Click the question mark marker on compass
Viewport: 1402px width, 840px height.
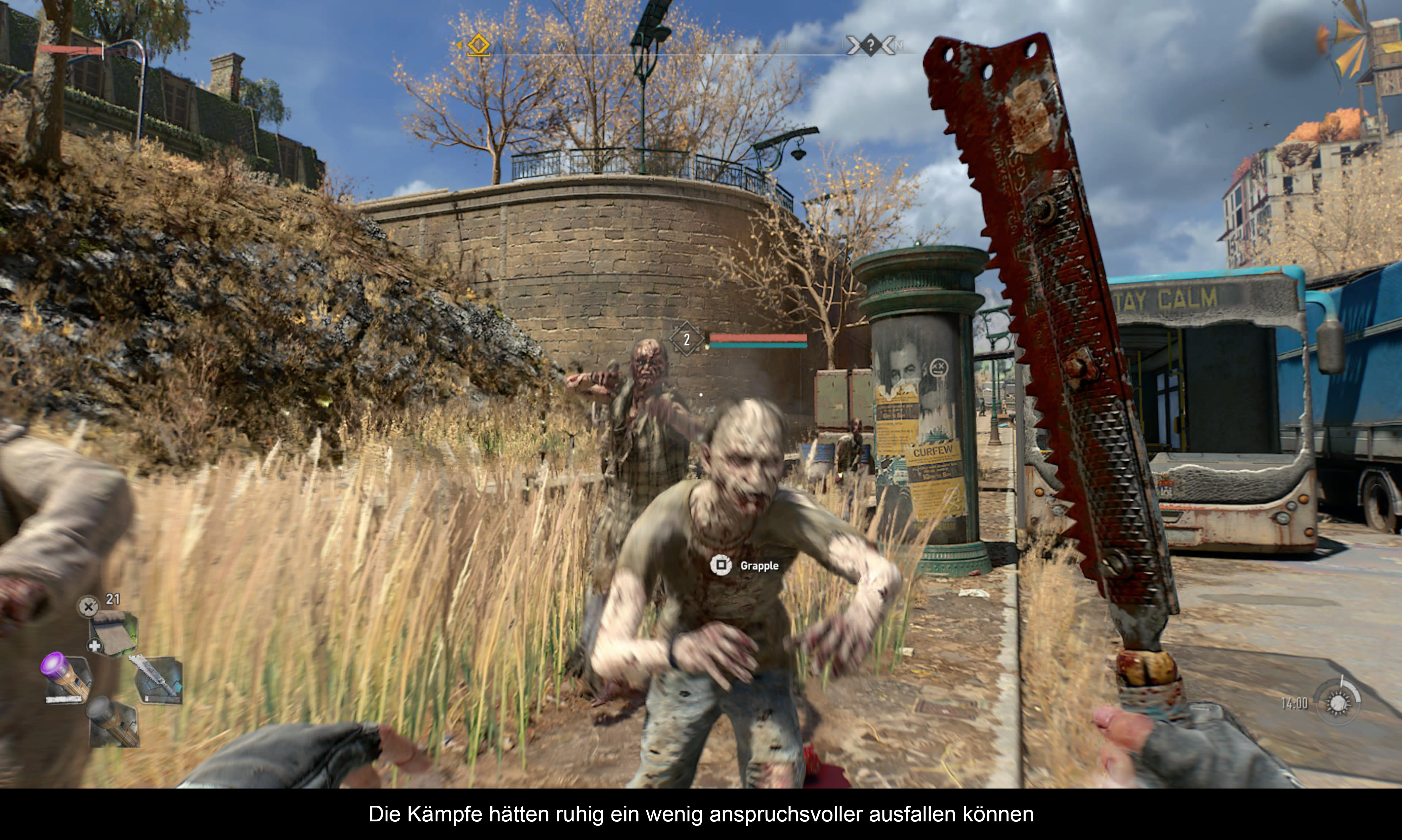[x=870, y=45]
